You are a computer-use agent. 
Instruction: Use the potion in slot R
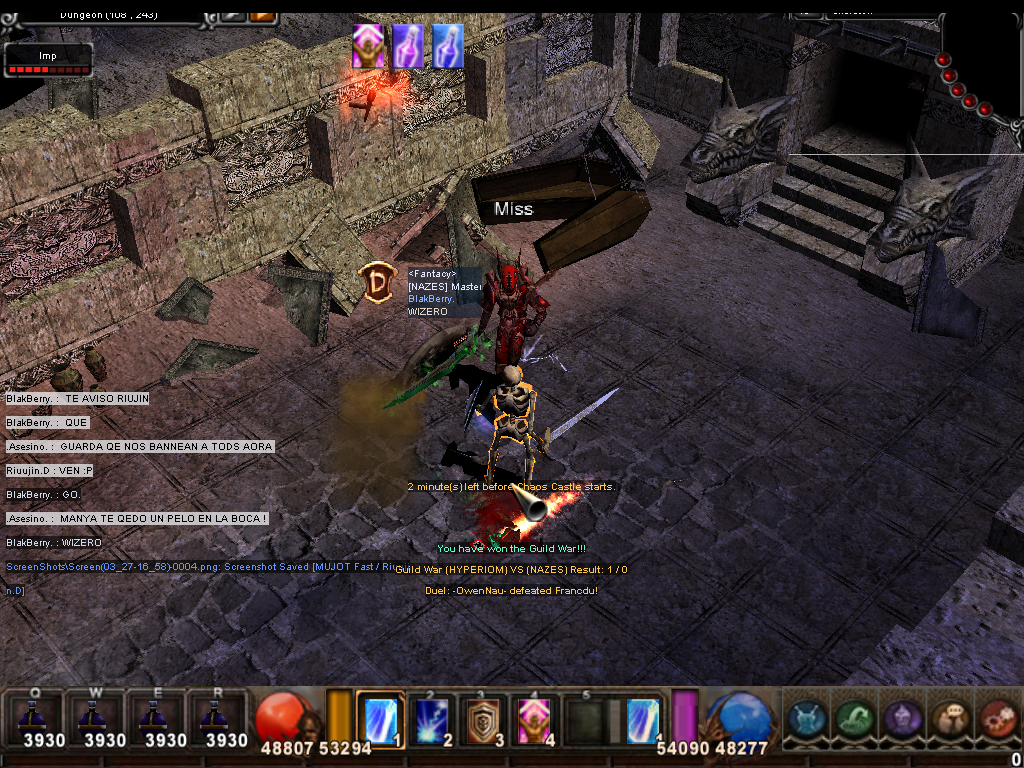click(219, 716)
